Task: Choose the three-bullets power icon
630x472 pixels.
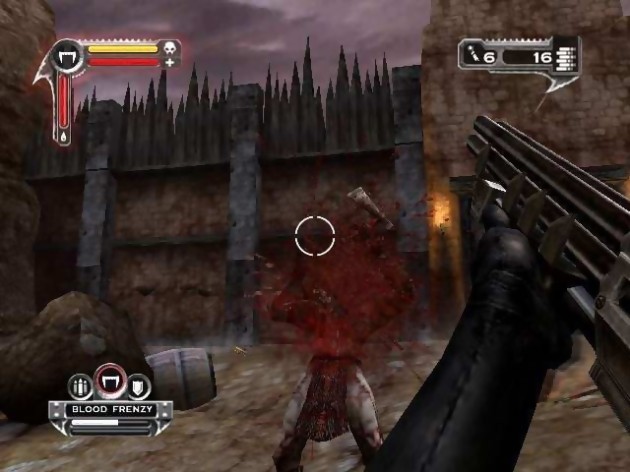Action: click(80, 386)
